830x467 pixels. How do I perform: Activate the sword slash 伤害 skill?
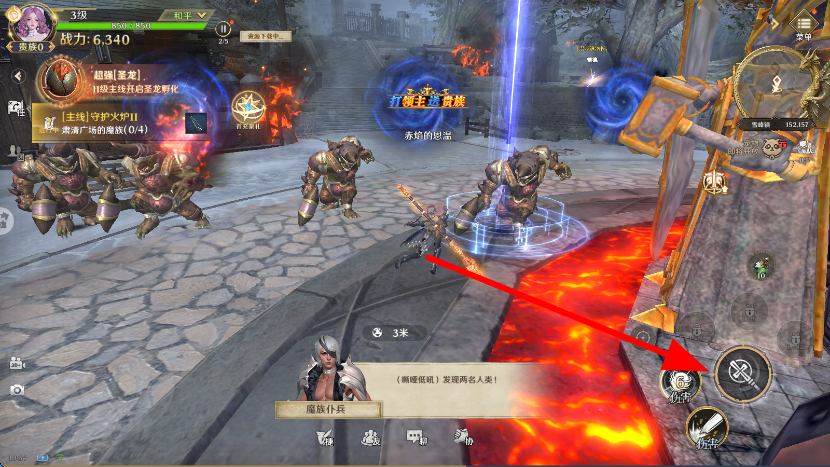coord(706,428)
